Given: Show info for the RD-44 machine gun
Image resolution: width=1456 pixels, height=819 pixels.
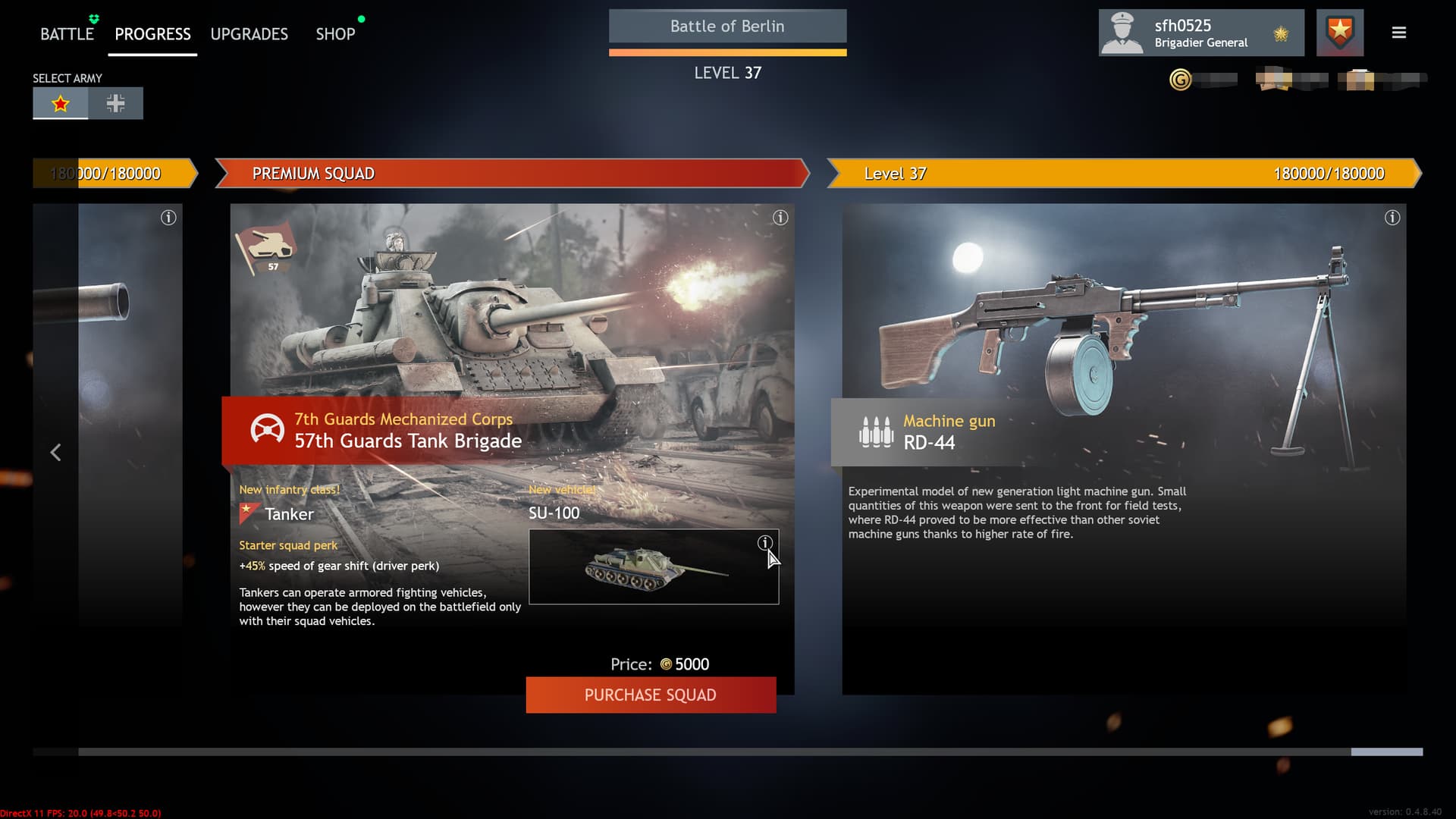Looking at the screenshot, I should point(1392,218).
